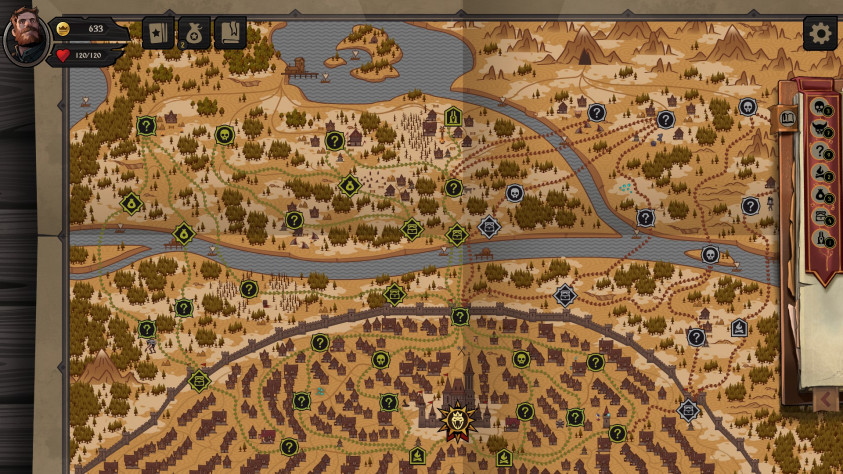The width and height of the screenshot is (843, 474).
Task: Open the card deck with star icon
Action: tap(158, 33)
